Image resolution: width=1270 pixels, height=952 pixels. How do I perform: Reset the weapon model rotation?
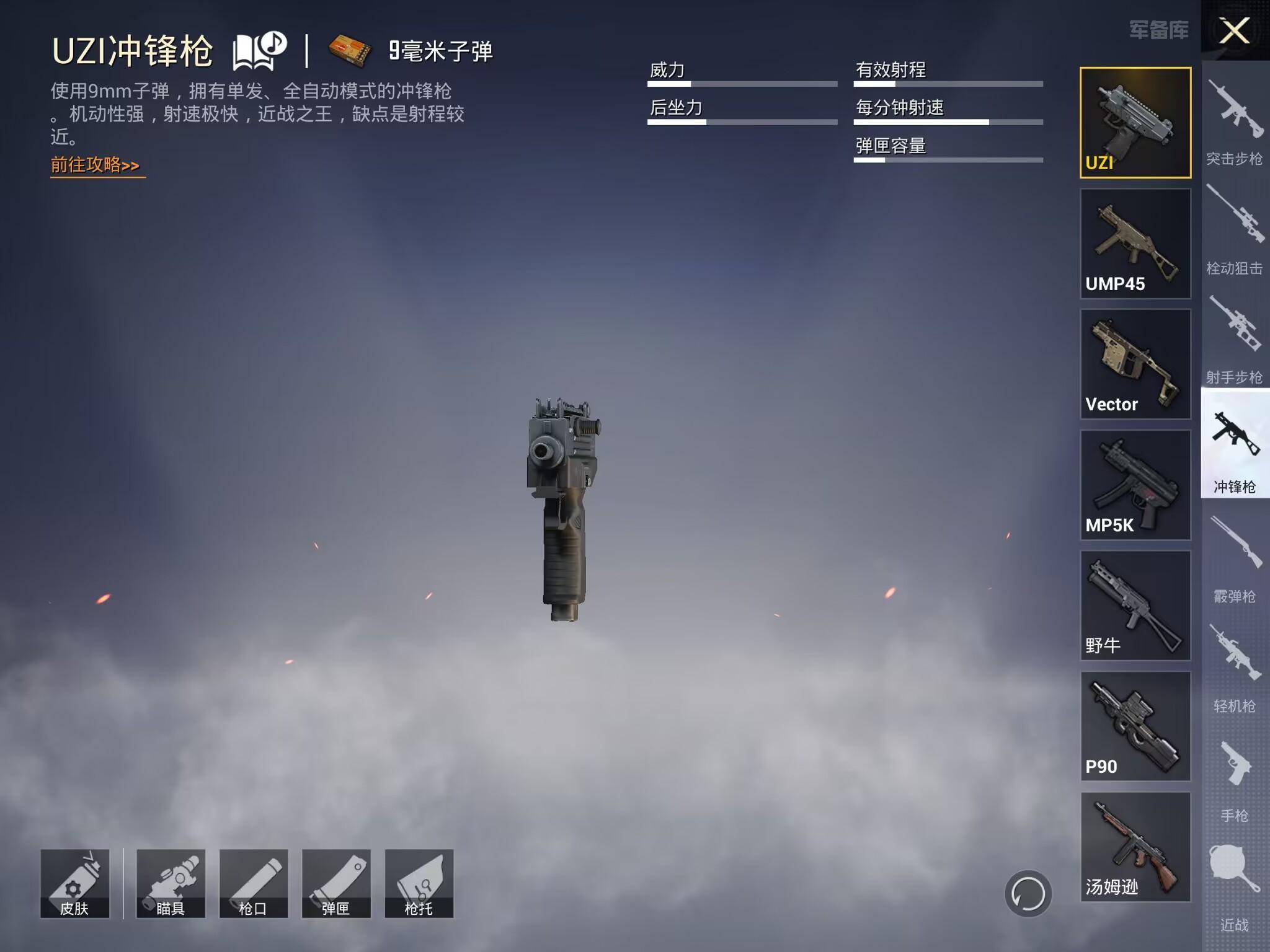pyautogui.click(x=1028, y=894)
